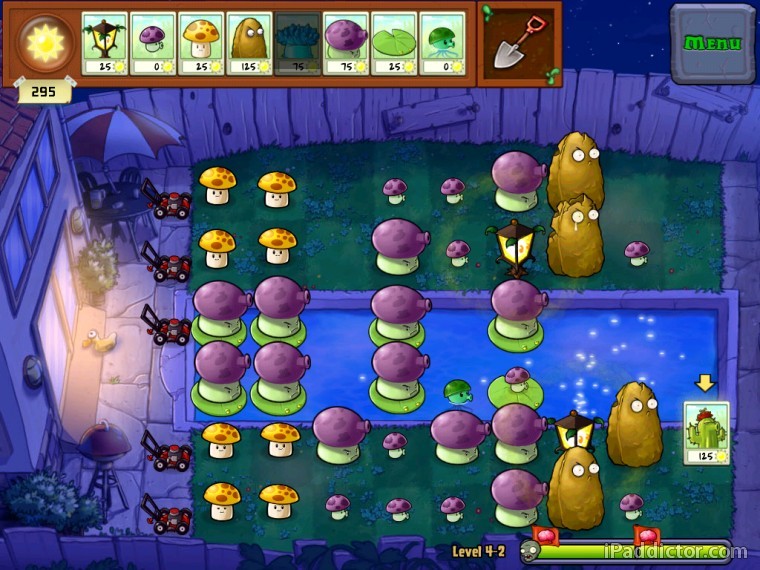The width and height of the screenshot is (760, 570).
Task: Choose the Puff-shroom seed packet
Action: [153, 44]
